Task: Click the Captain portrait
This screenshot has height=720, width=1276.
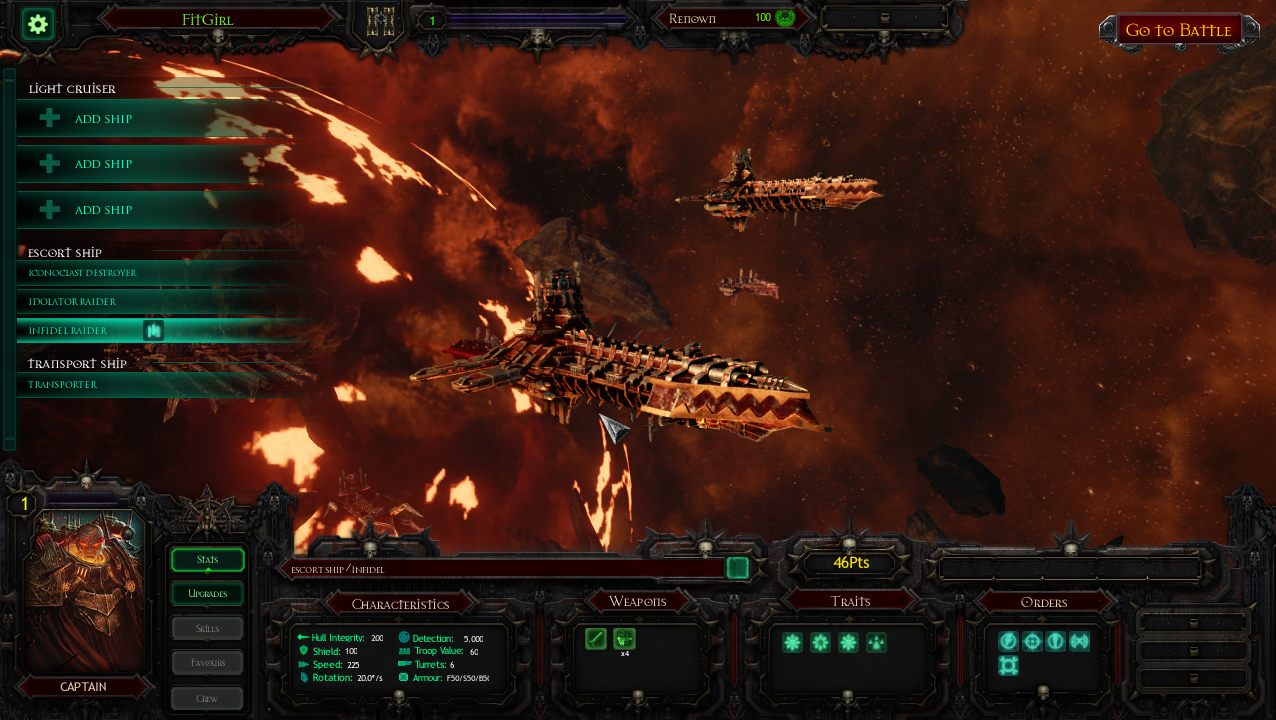Action: (x=84, y=590)
